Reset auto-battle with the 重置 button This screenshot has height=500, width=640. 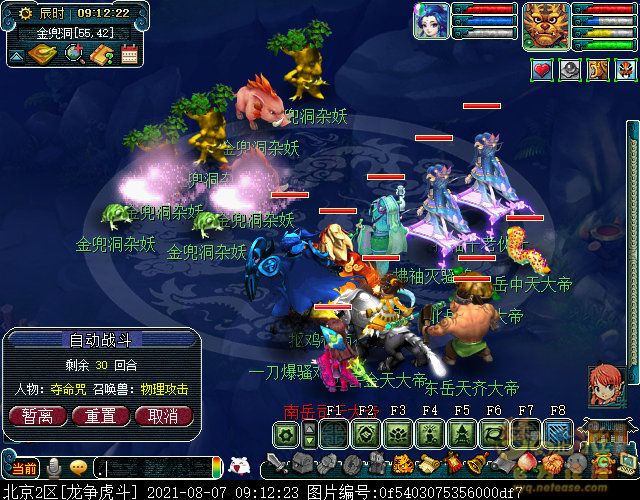tap(99, 416)
